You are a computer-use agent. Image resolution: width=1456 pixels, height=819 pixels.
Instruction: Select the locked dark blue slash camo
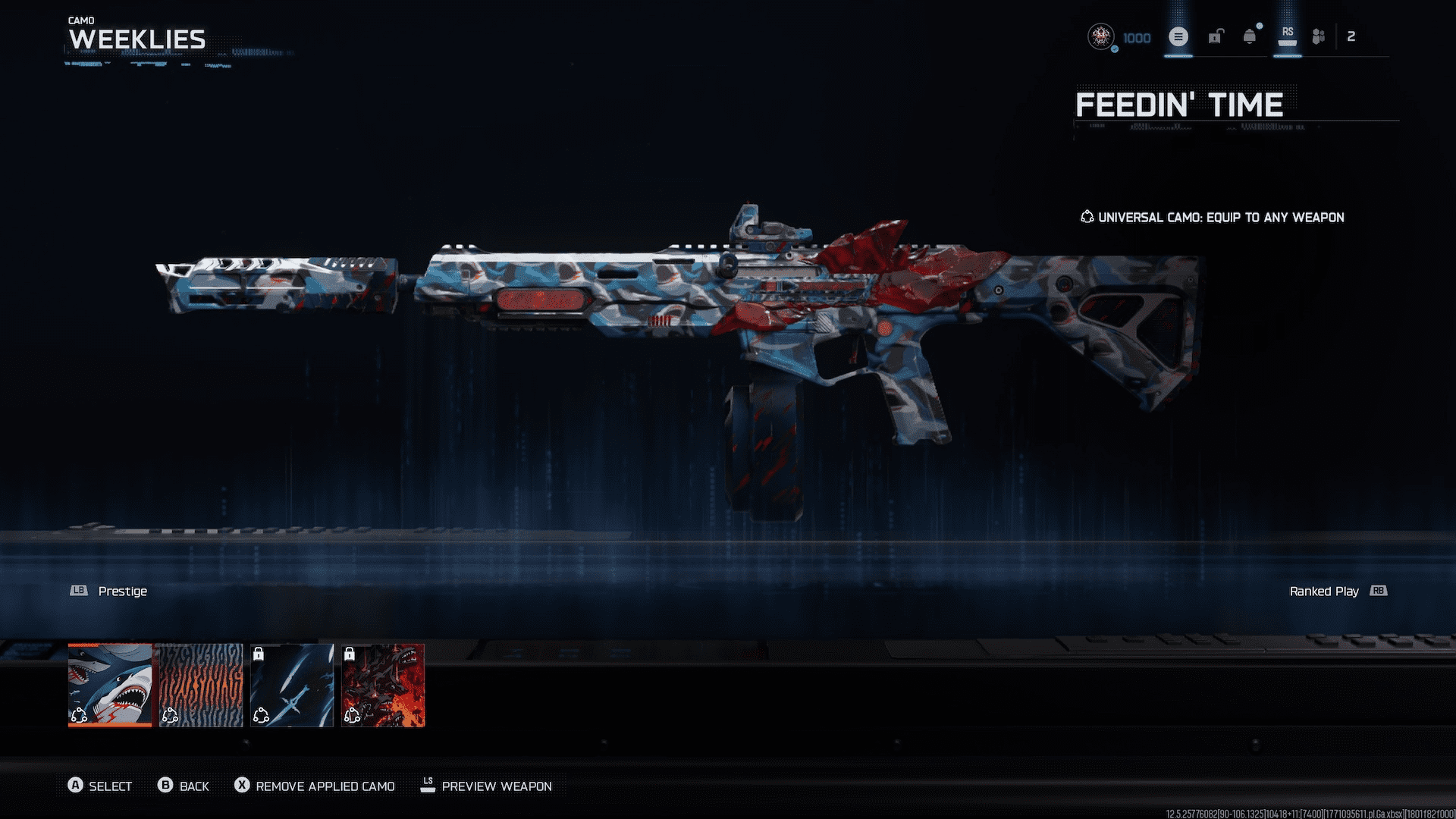click(292, 685)
